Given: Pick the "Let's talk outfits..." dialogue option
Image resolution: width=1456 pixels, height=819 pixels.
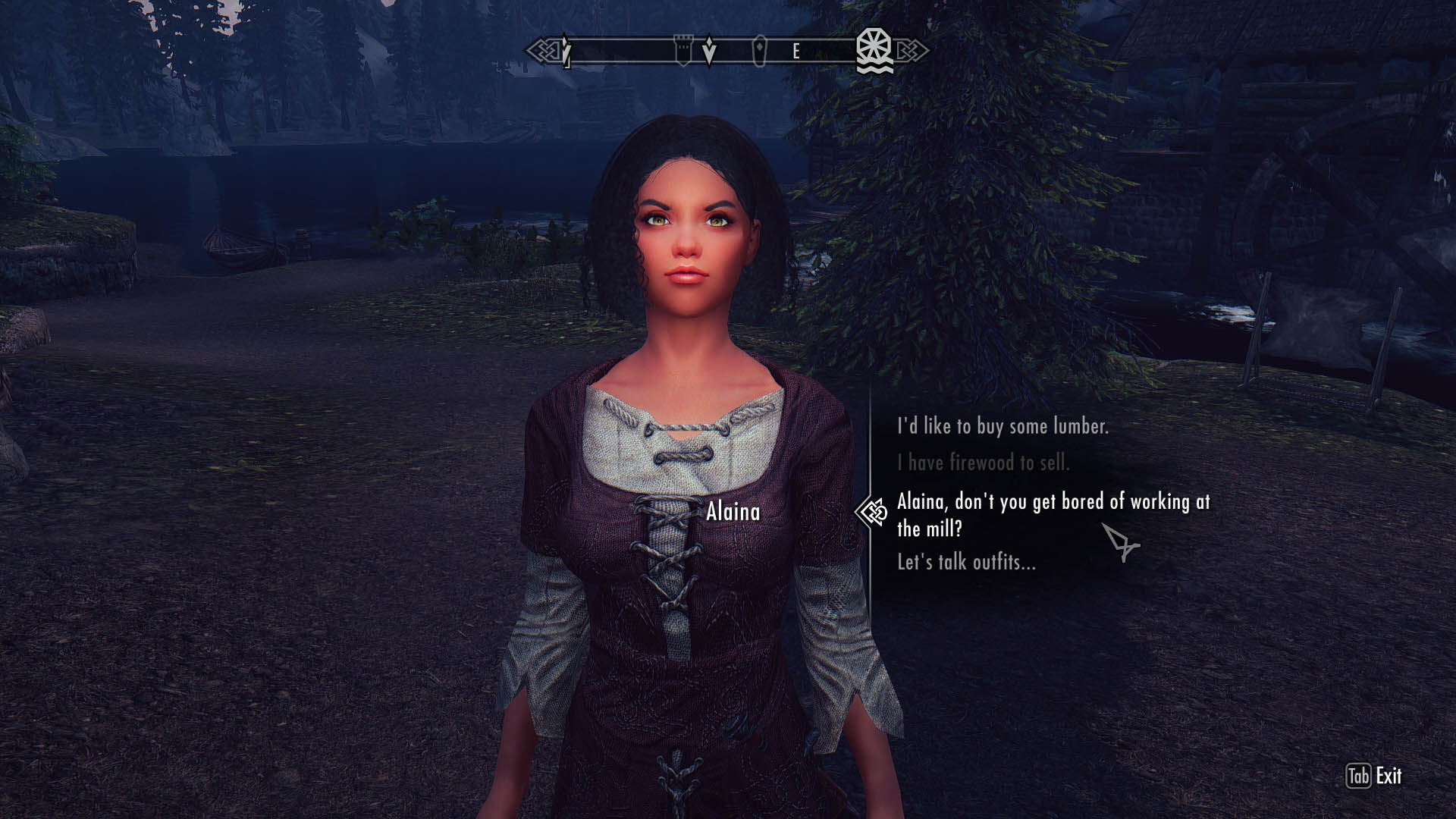Looking at the screenshot, I should click(x=966, y=562).
